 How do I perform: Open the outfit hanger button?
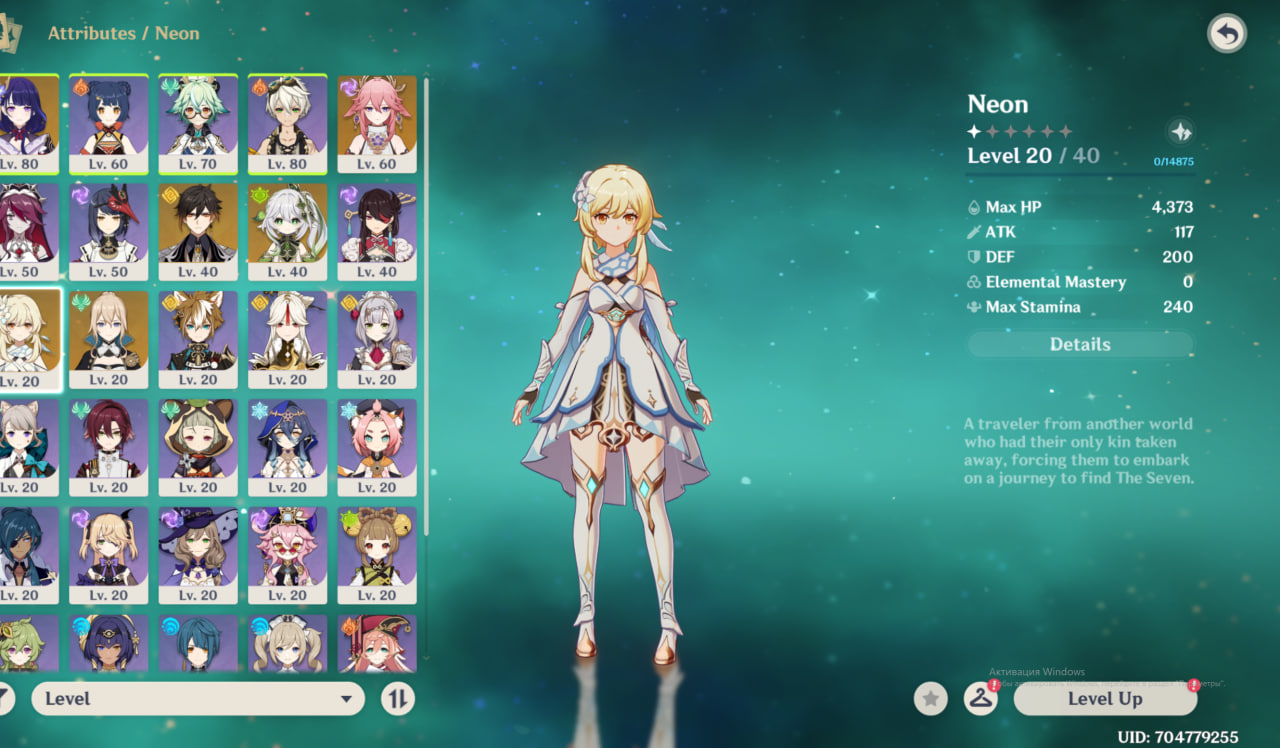[980, 699]
